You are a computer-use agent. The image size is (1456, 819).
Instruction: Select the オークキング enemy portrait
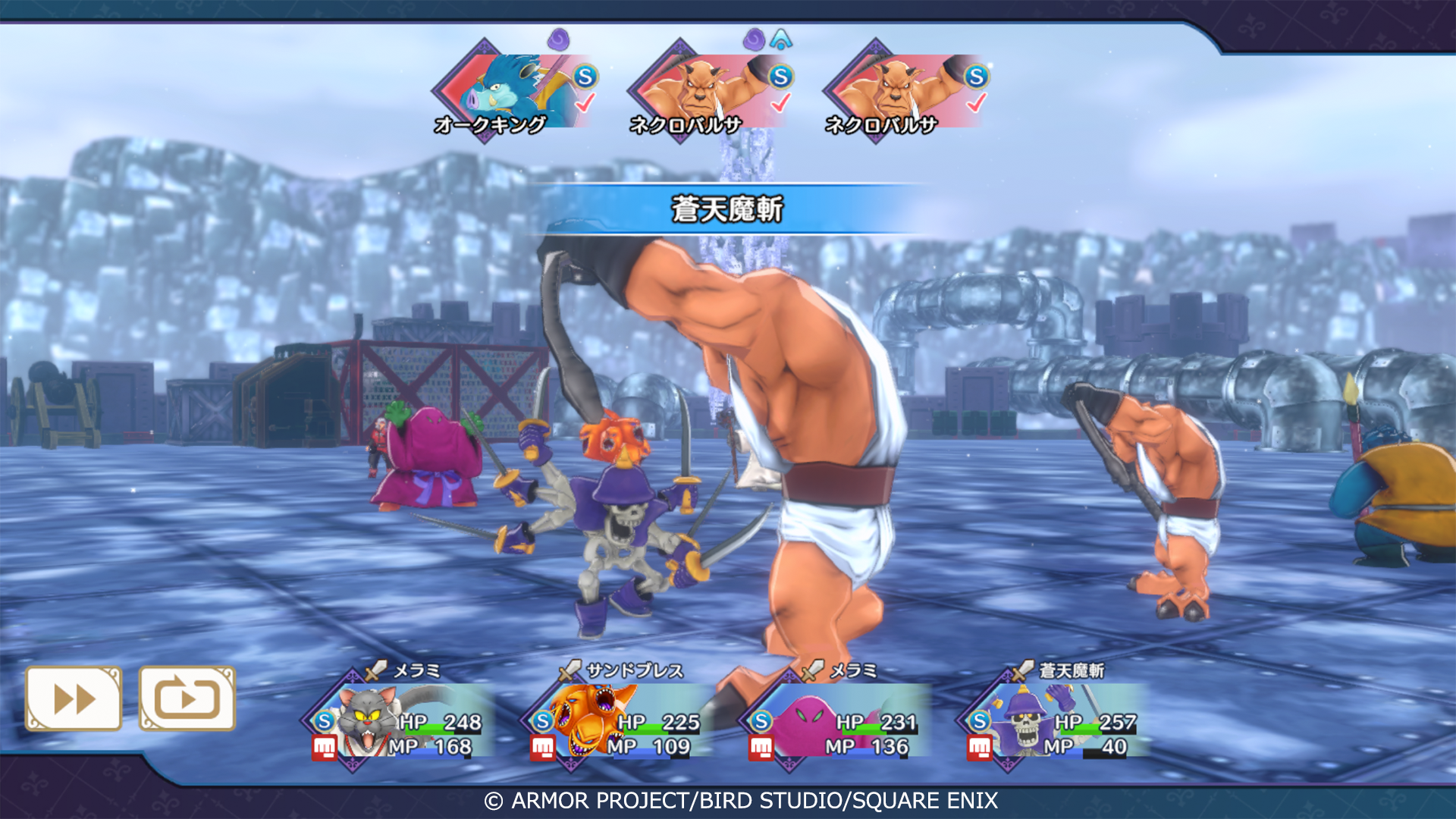pyautogui.click(x=504, y=91)
